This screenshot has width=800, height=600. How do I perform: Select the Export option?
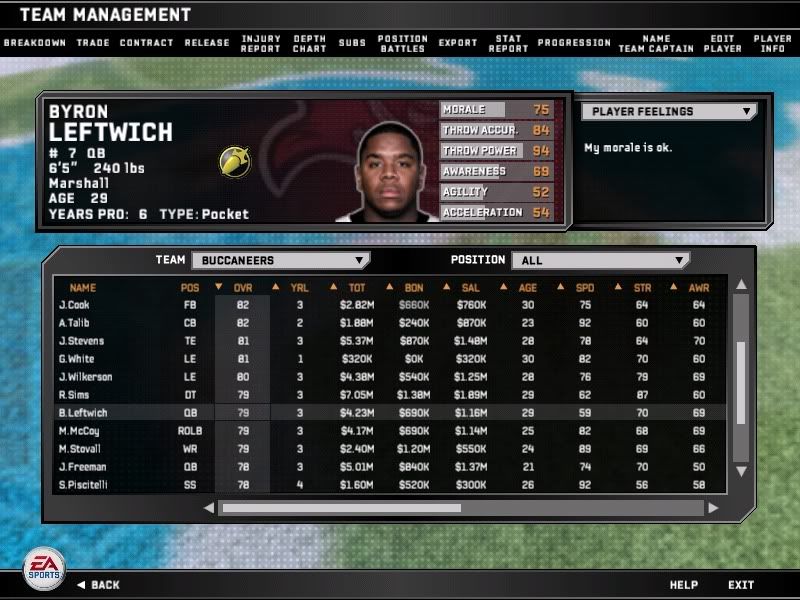tap(458, 43)
